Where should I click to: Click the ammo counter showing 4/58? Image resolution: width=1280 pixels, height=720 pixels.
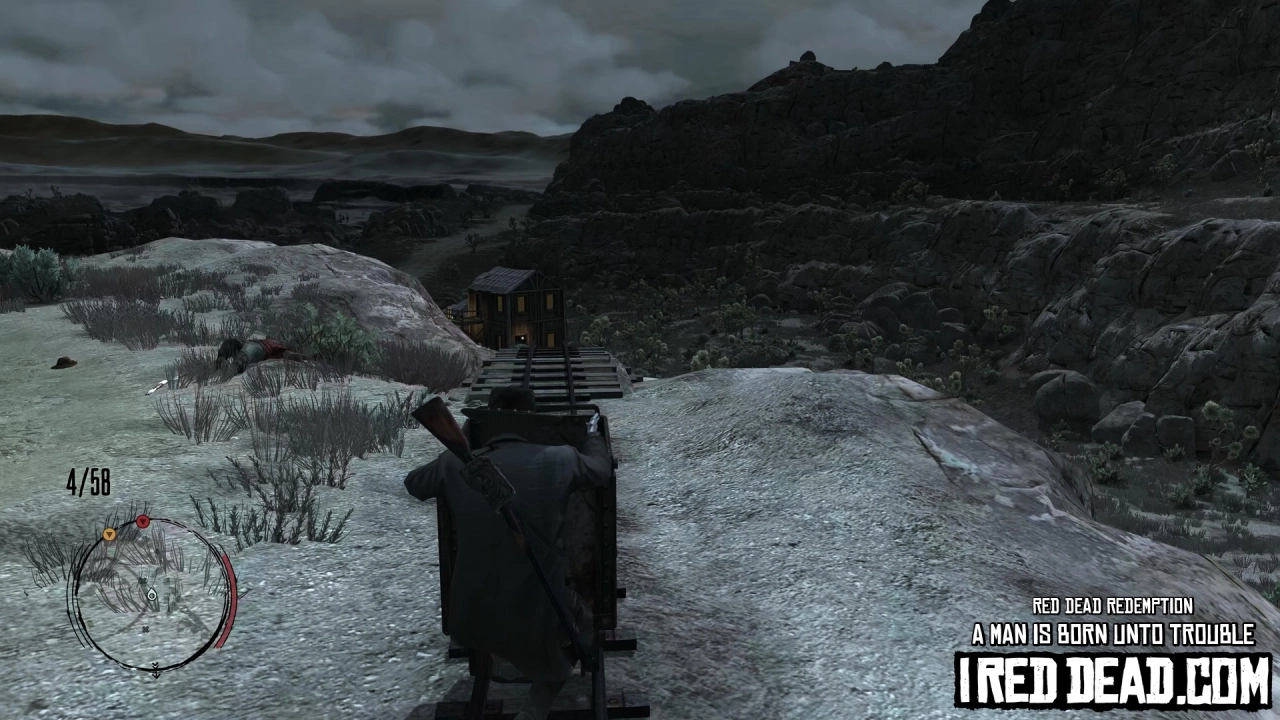[89, 481]
